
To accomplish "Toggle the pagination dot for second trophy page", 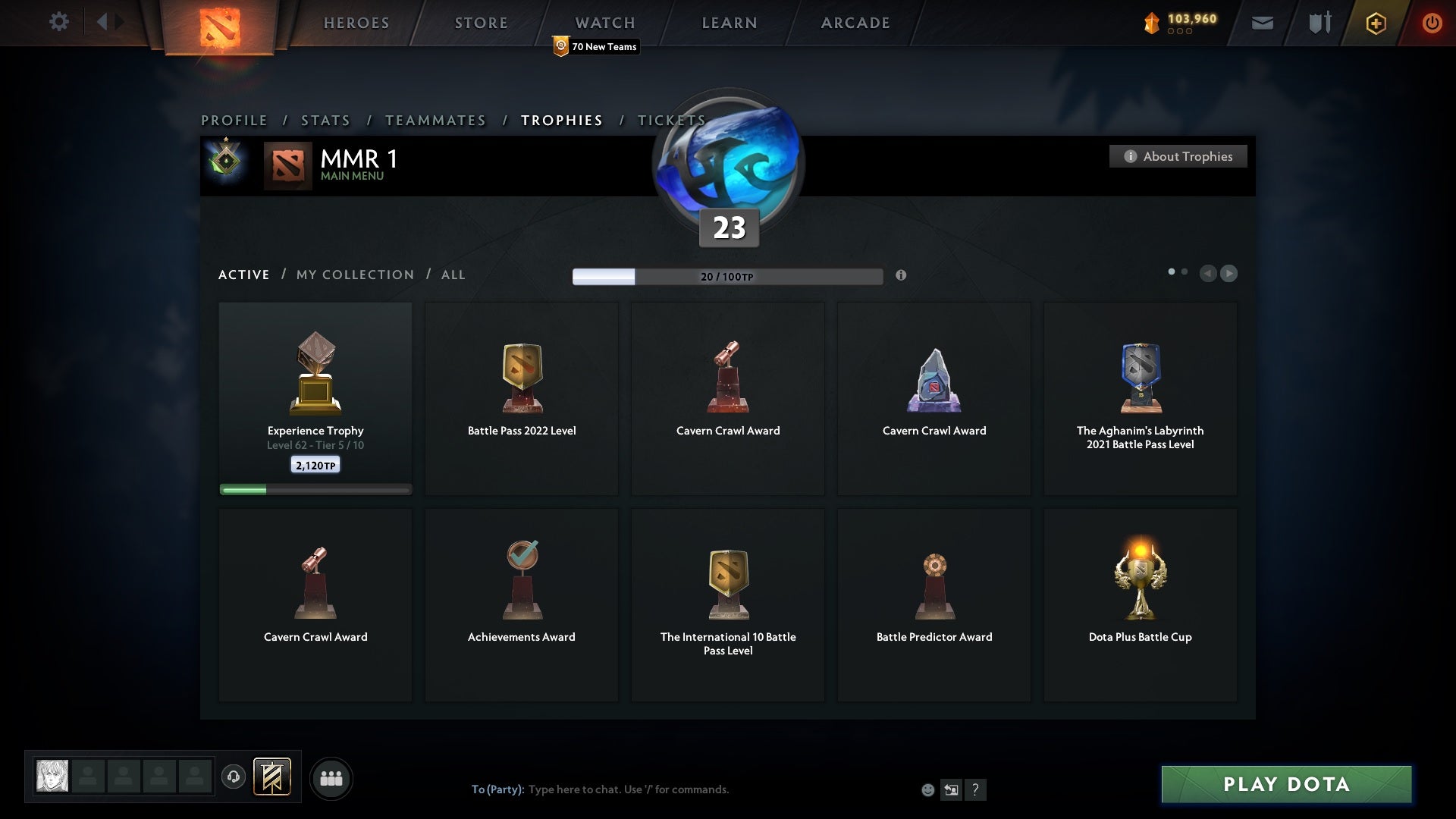I will coord(1185,270).
